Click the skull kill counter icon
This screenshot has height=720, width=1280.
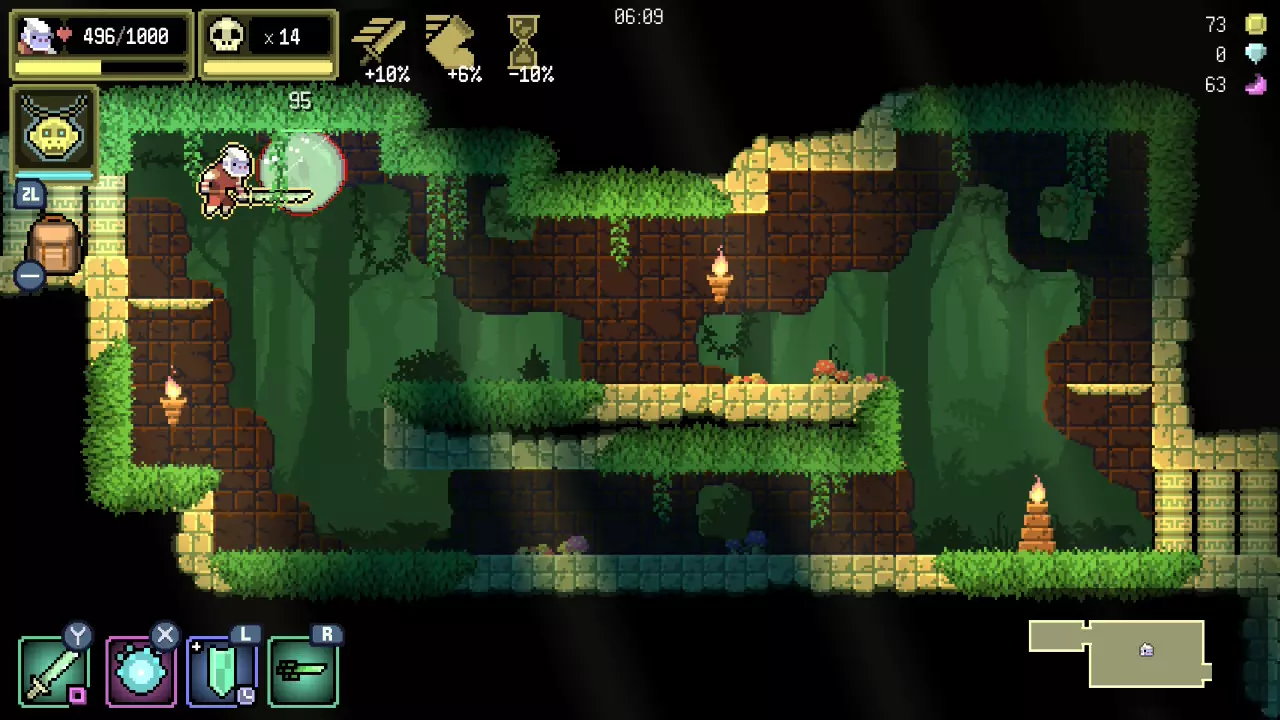[227, 37]
